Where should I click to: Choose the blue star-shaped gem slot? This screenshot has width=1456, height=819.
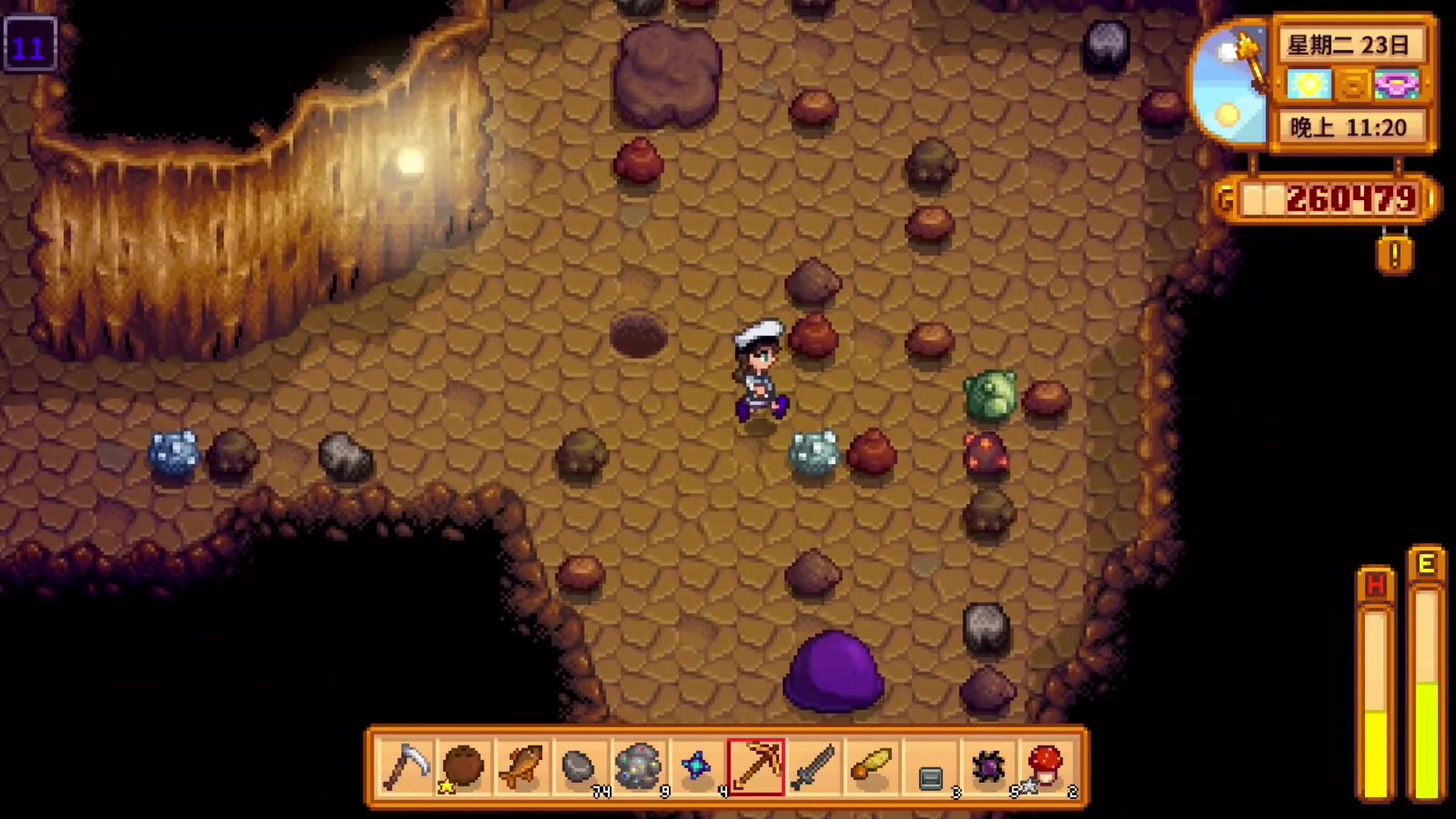tap(697, 767)
